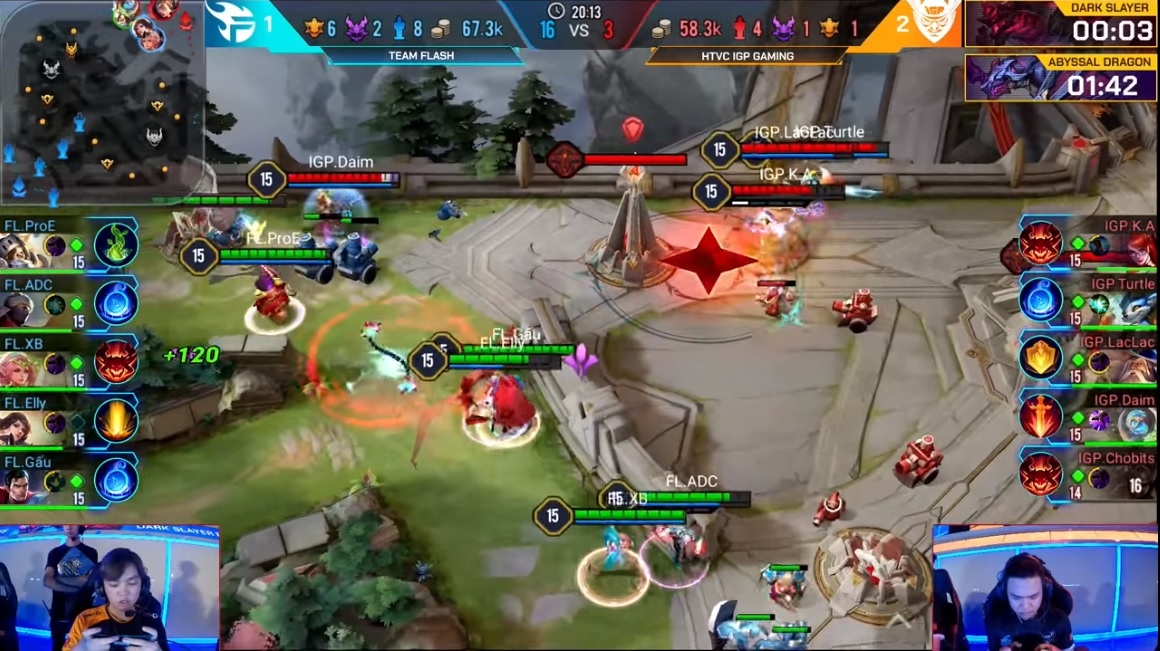Choose FL.XB's hero portrait
Screen dimensions: 1160x651
[22, 367]
